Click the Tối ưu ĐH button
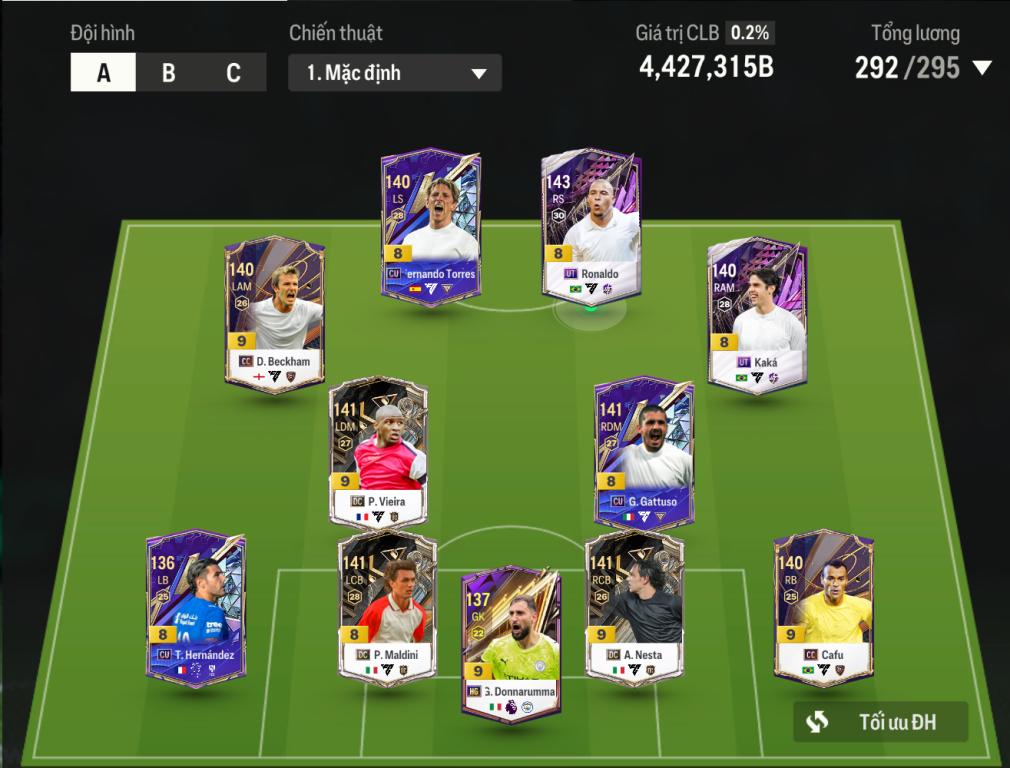Screen dimensions: 1010x768 [880, 722]
